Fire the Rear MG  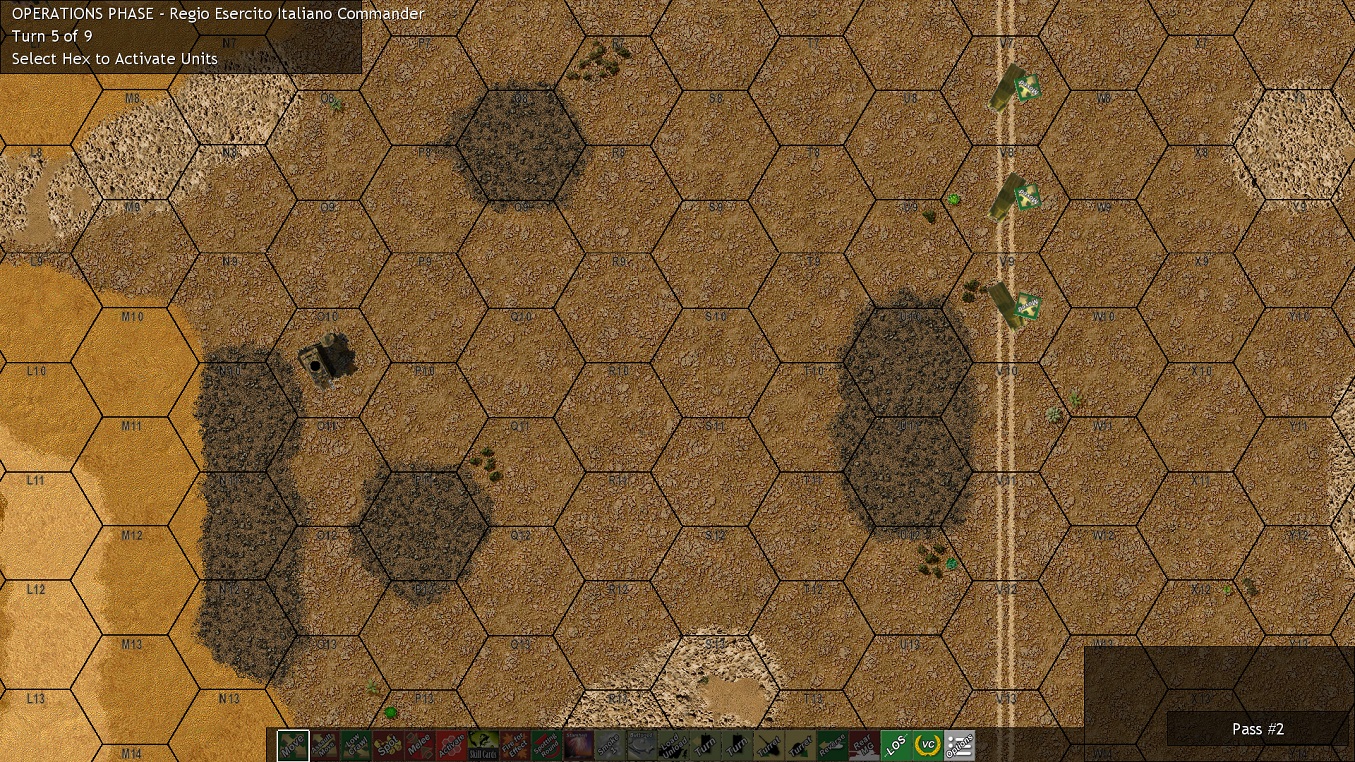(x=864, y=744)
